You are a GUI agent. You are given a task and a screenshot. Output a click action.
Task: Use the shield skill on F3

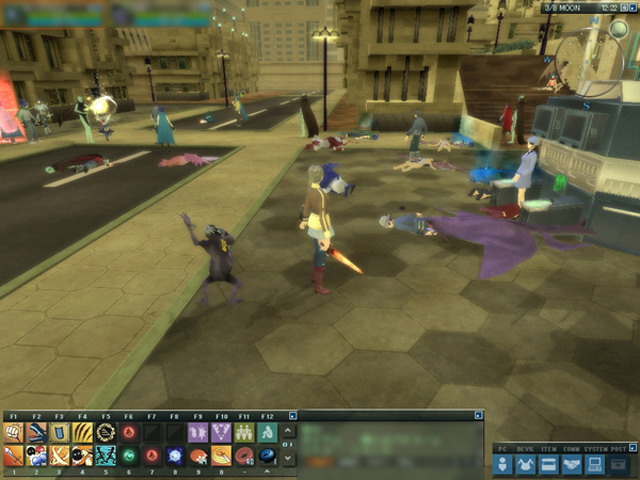coord(59,432)
